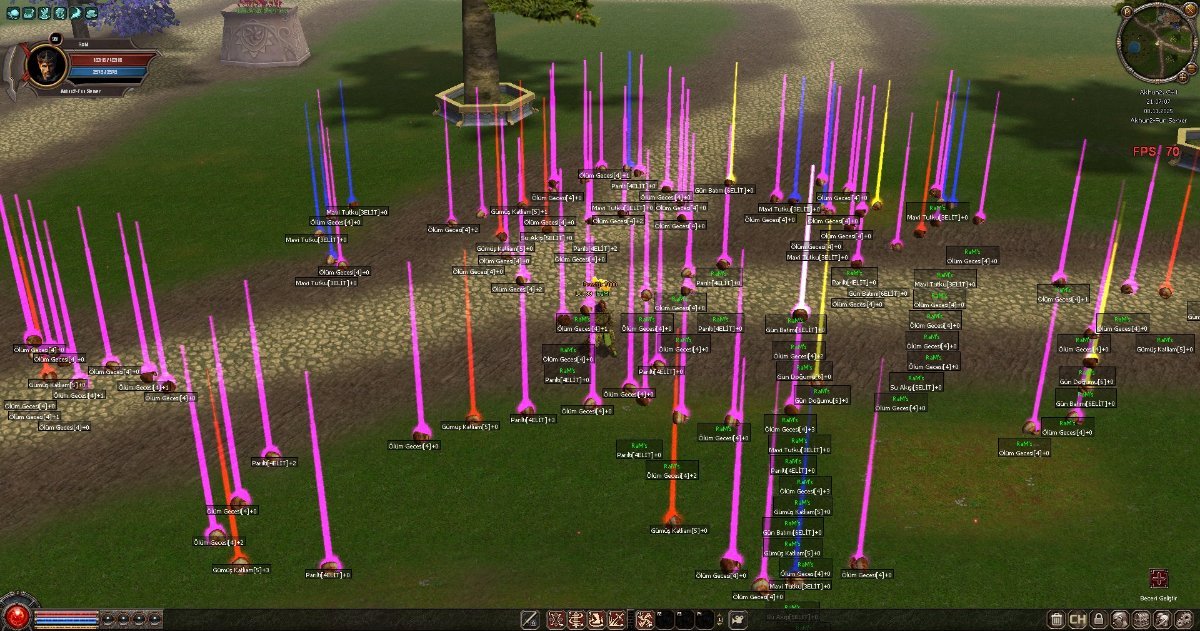Click the player character portrait

(41, 66)
